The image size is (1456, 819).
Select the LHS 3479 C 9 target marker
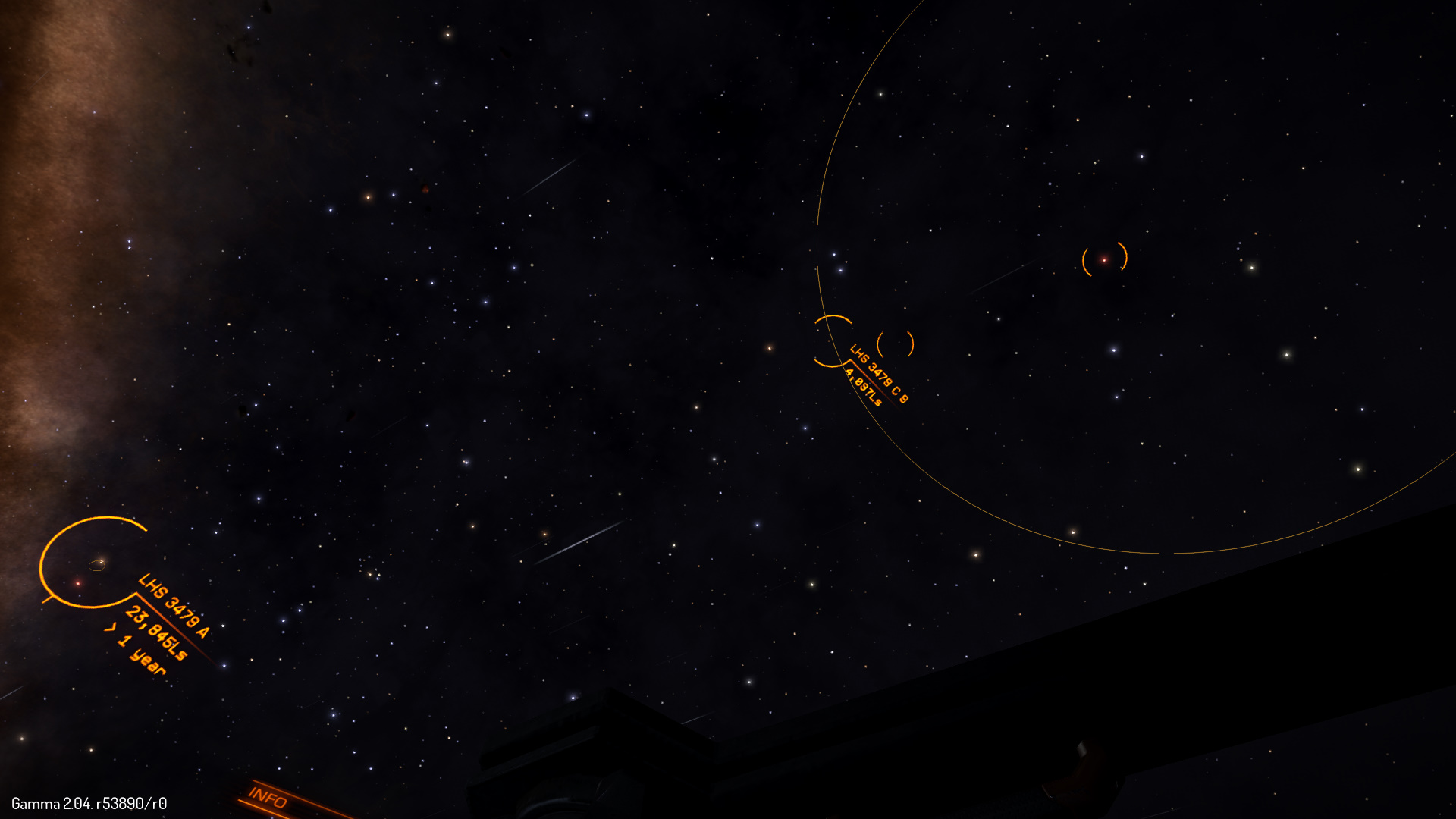click(833, 341)
